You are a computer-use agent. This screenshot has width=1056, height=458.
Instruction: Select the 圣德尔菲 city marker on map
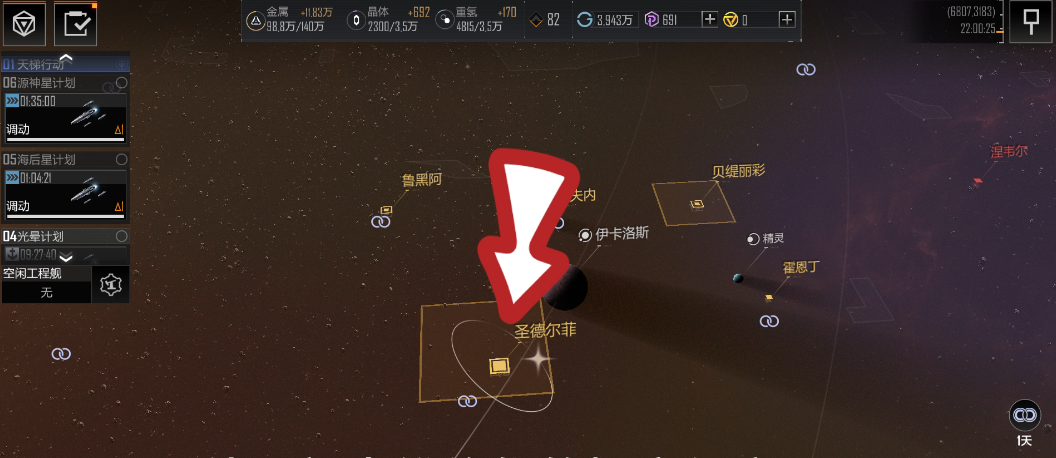[498, 366]
